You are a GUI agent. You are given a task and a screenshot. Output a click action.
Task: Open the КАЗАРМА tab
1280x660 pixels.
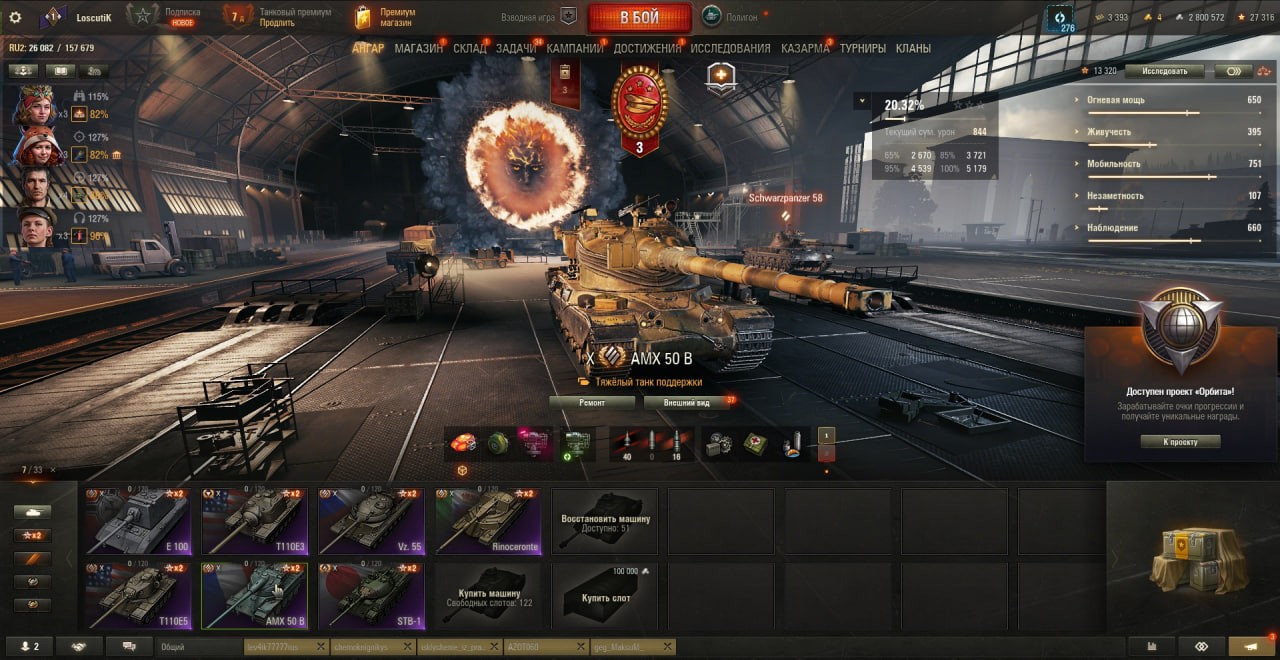805,48
